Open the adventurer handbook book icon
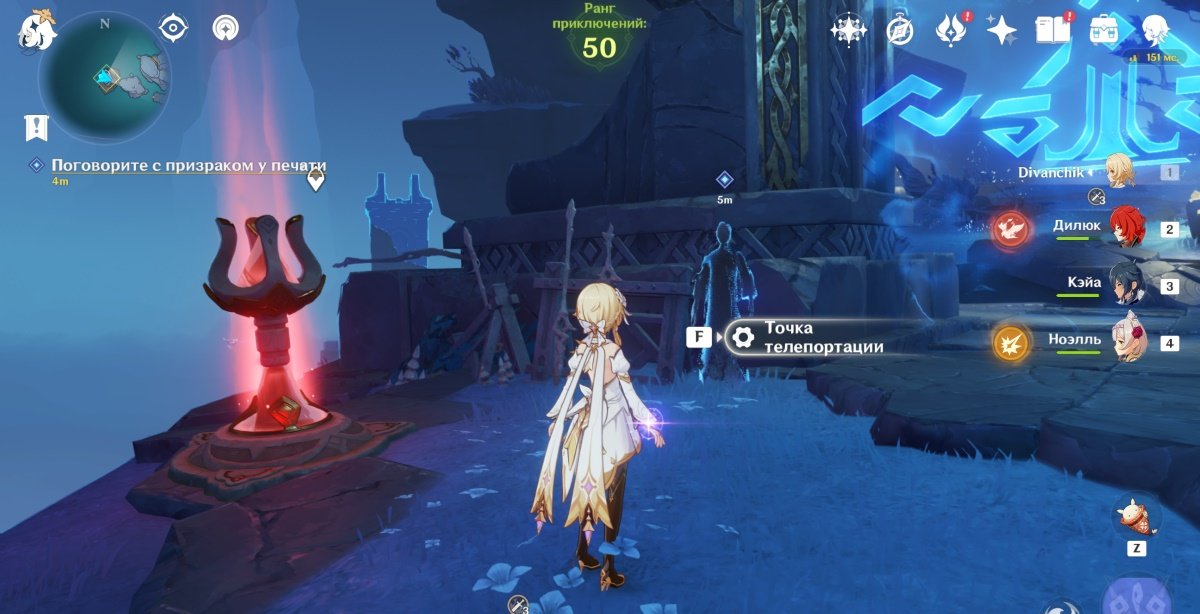 (1052, 31)
